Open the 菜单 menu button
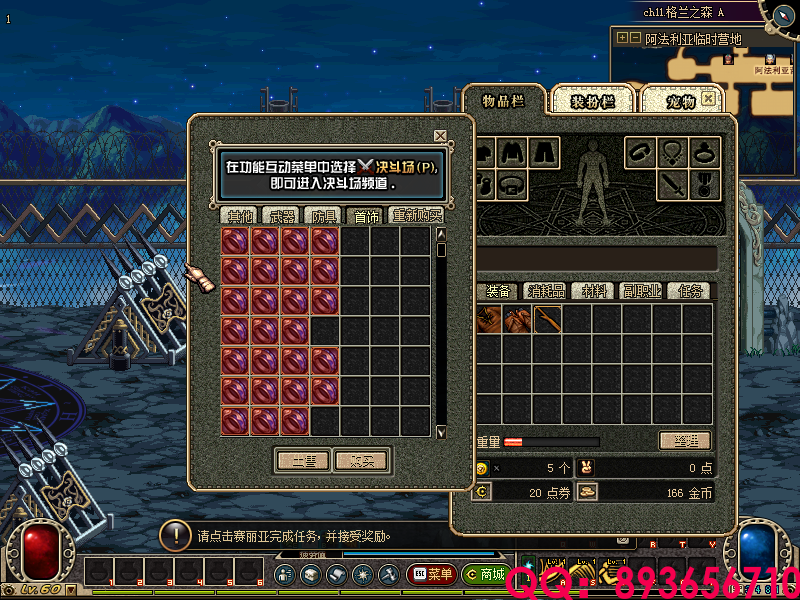Screen dimensions: 800x600 [x=432, y=575]
